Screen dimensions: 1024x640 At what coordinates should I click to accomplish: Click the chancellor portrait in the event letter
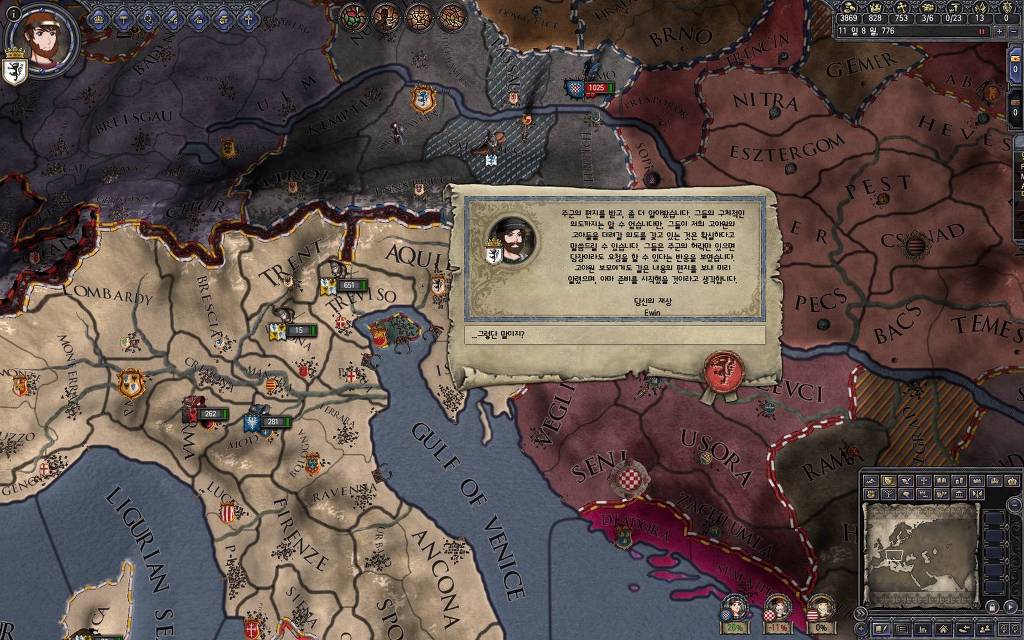coord(510,240)
